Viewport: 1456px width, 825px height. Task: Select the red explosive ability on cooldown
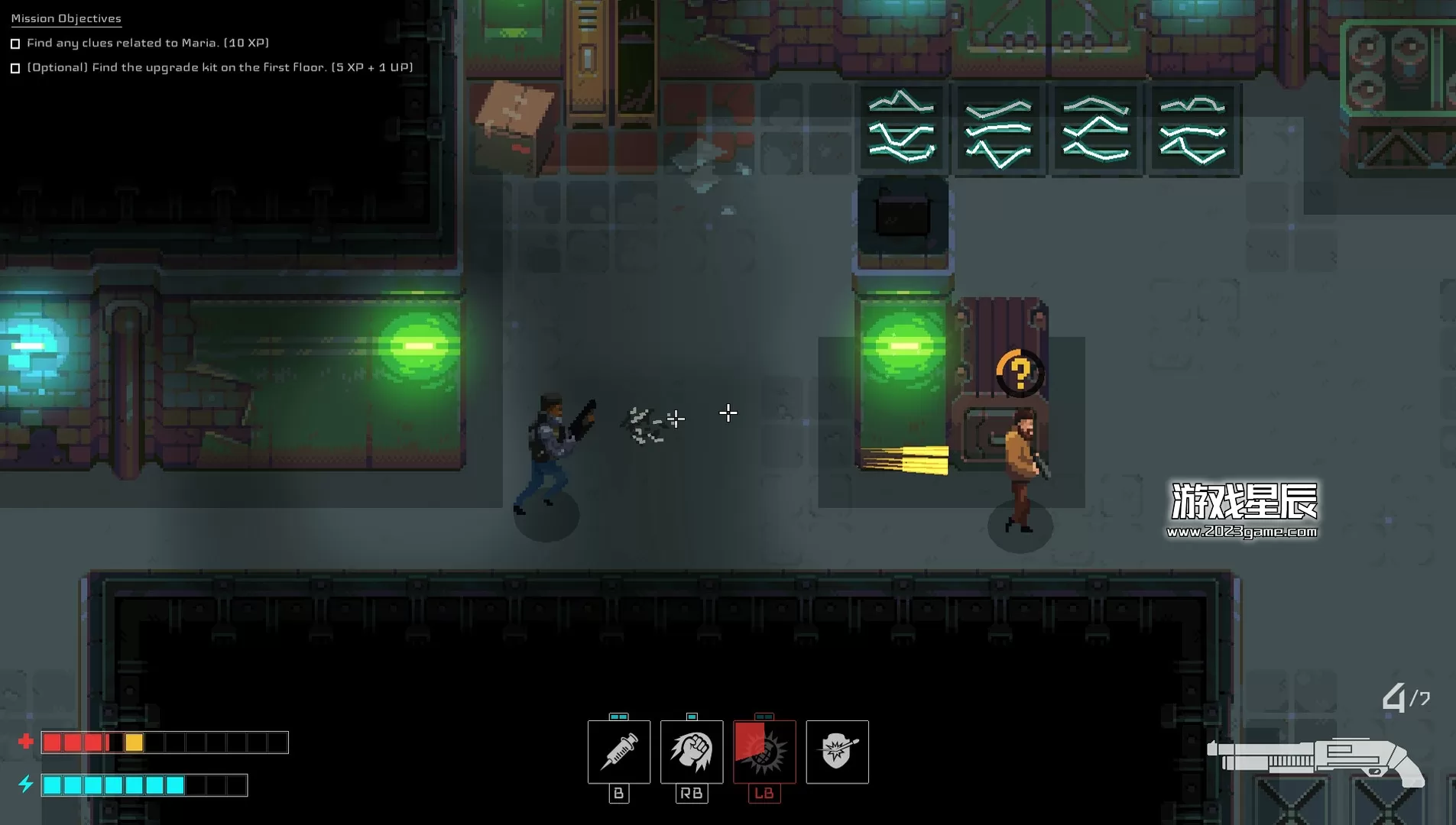click(764, 752)
